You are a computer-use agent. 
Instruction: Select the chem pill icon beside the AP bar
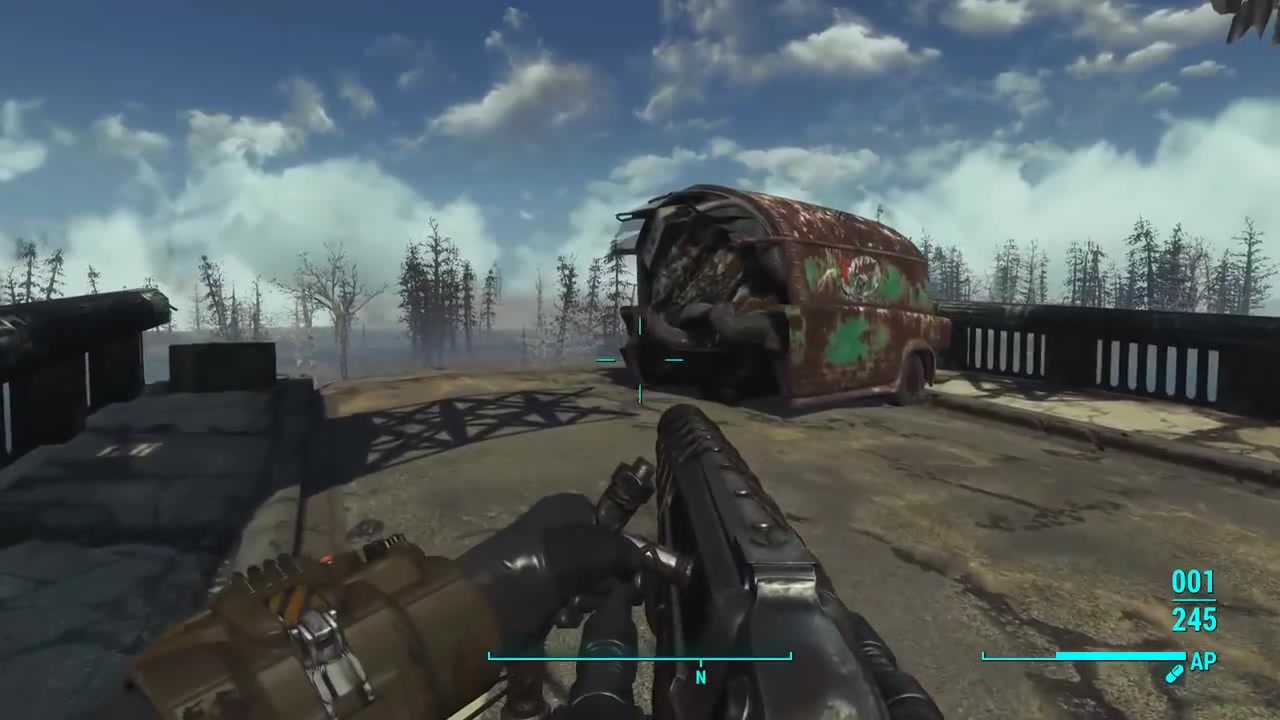1176,672
